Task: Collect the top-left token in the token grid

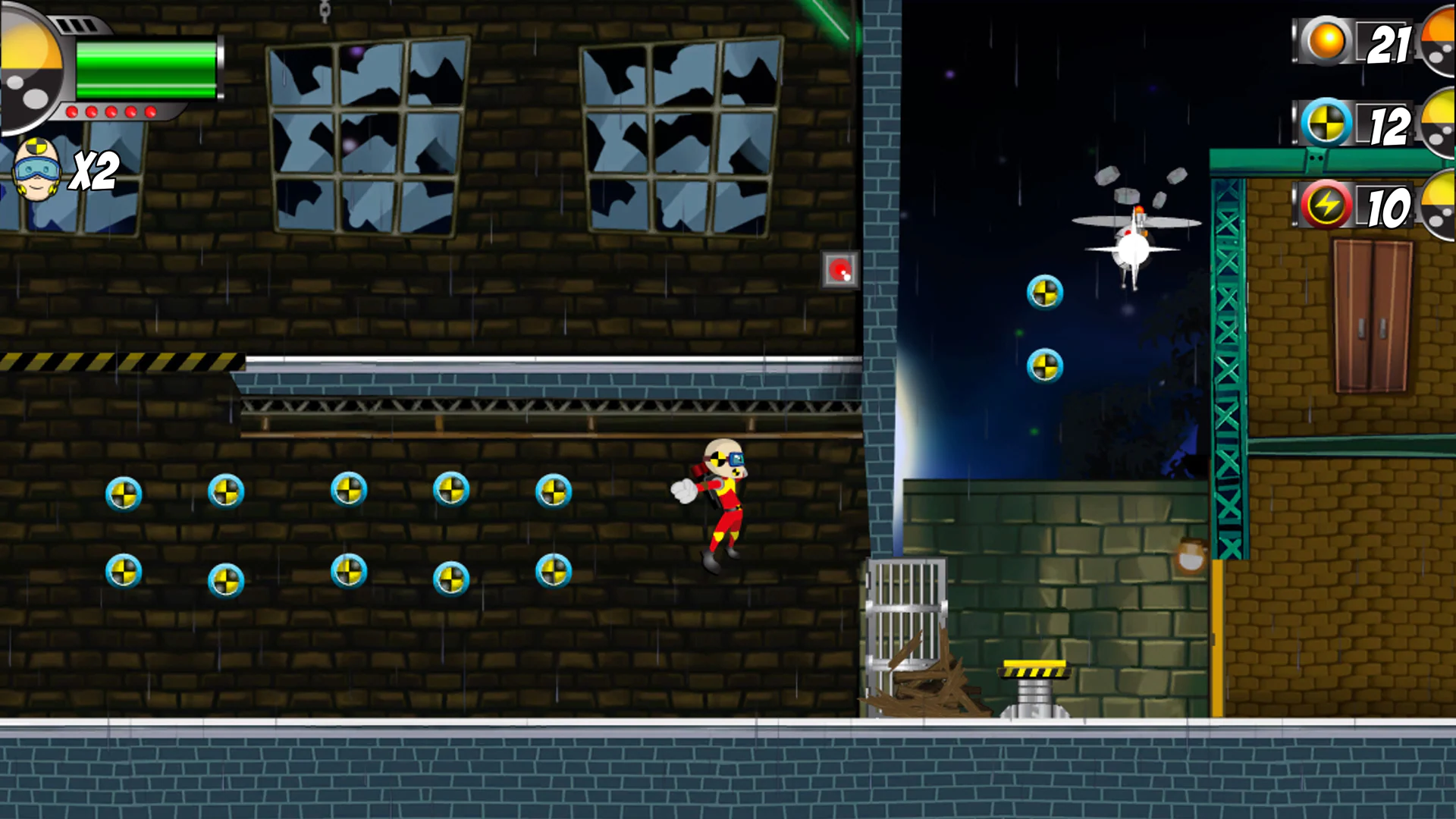Action: point(124,493)
